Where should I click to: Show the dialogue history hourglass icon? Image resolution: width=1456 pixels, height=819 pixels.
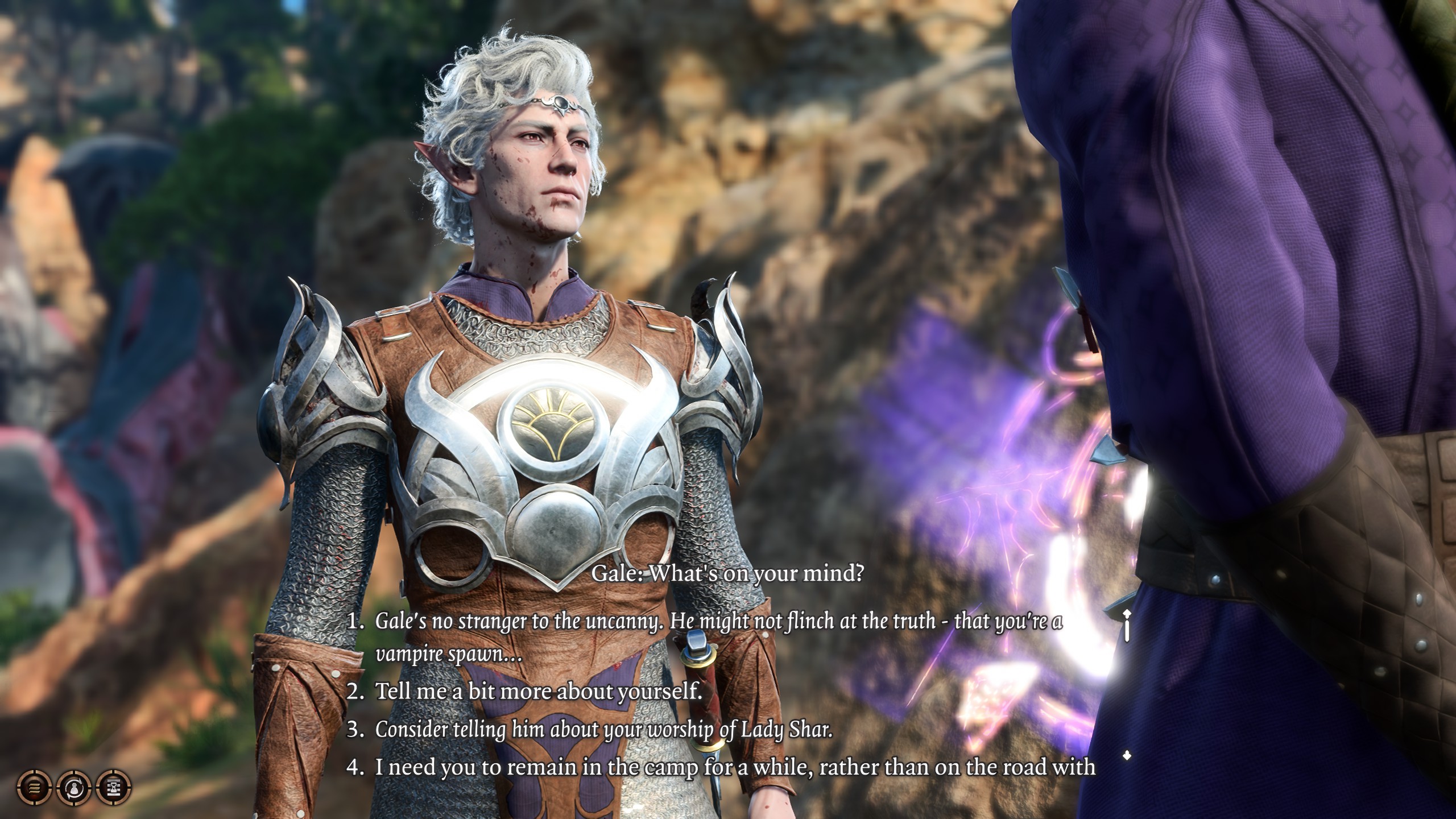tap(114, 788)
